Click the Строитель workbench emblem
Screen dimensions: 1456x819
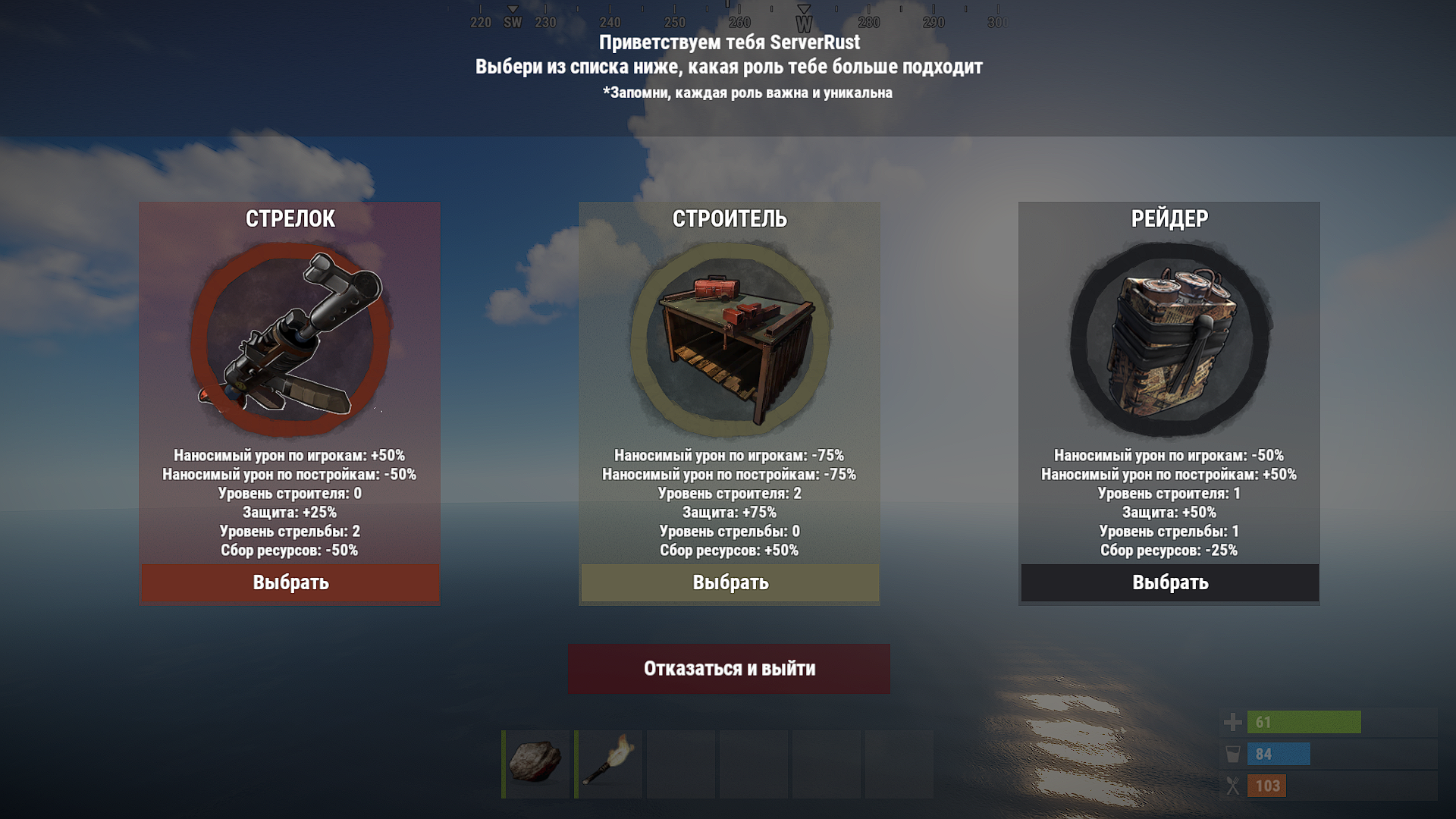tap(730, 339)
